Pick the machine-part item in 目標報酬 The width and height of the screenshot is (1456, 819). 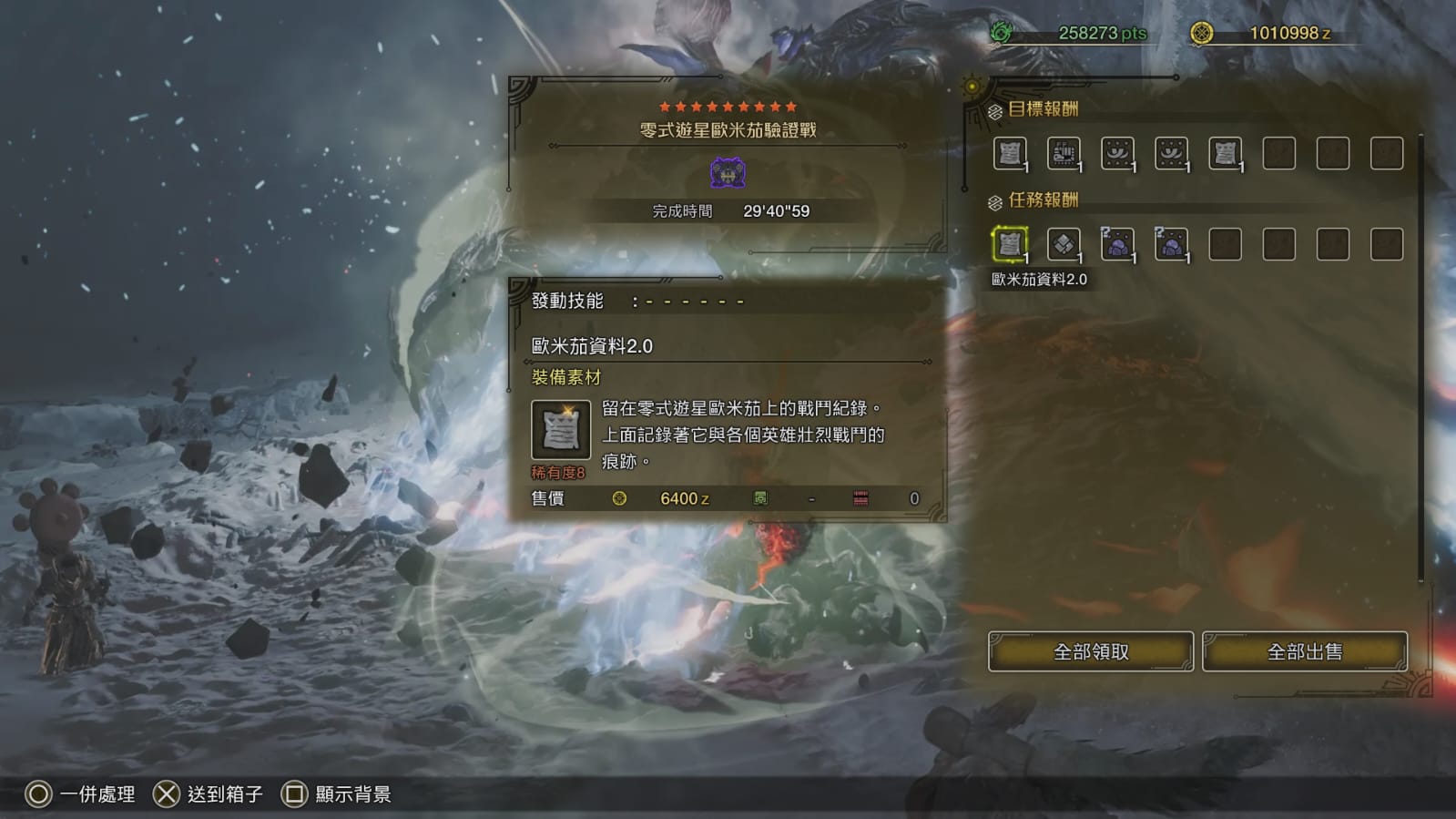(1063, 153)
